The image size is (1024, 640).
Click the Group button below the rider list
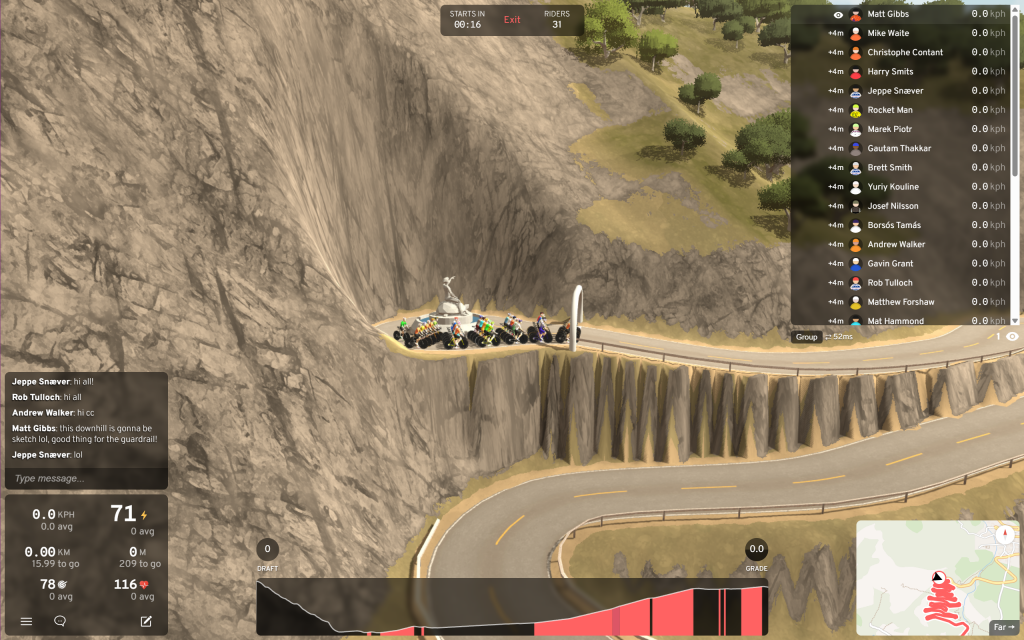(806, 337)
